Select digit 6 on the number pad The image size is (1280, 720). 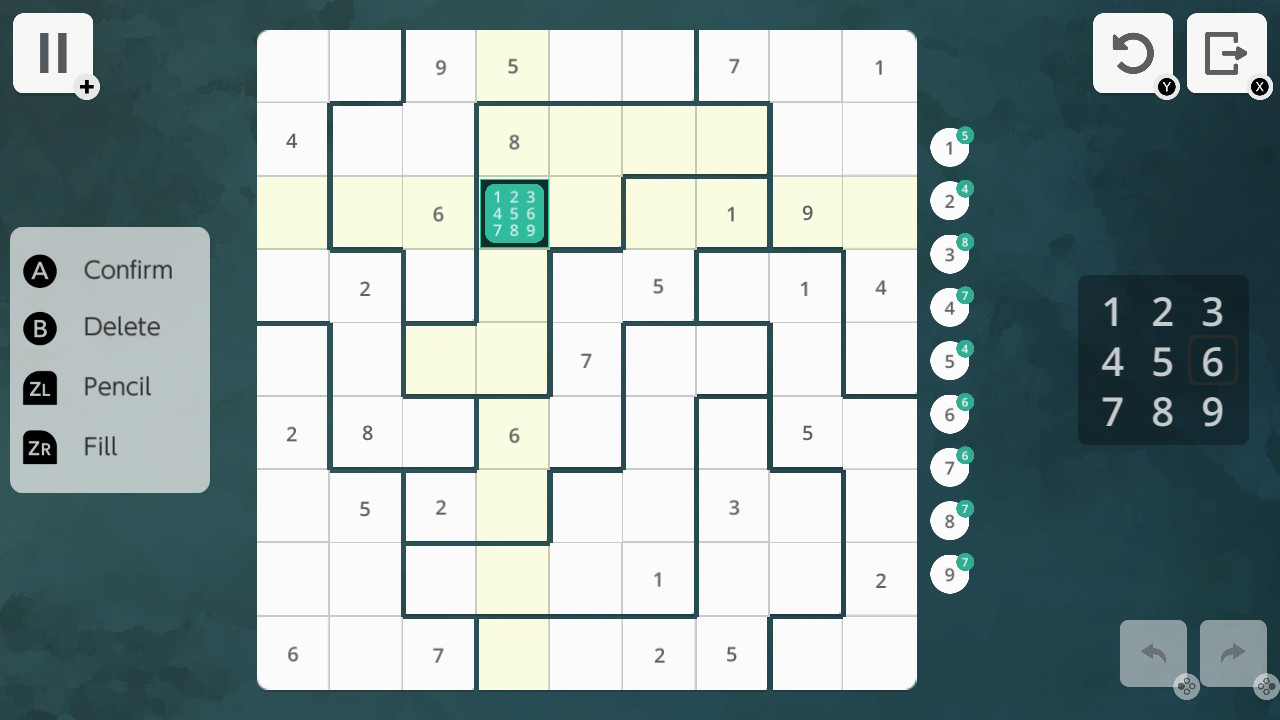(1213, 361)
